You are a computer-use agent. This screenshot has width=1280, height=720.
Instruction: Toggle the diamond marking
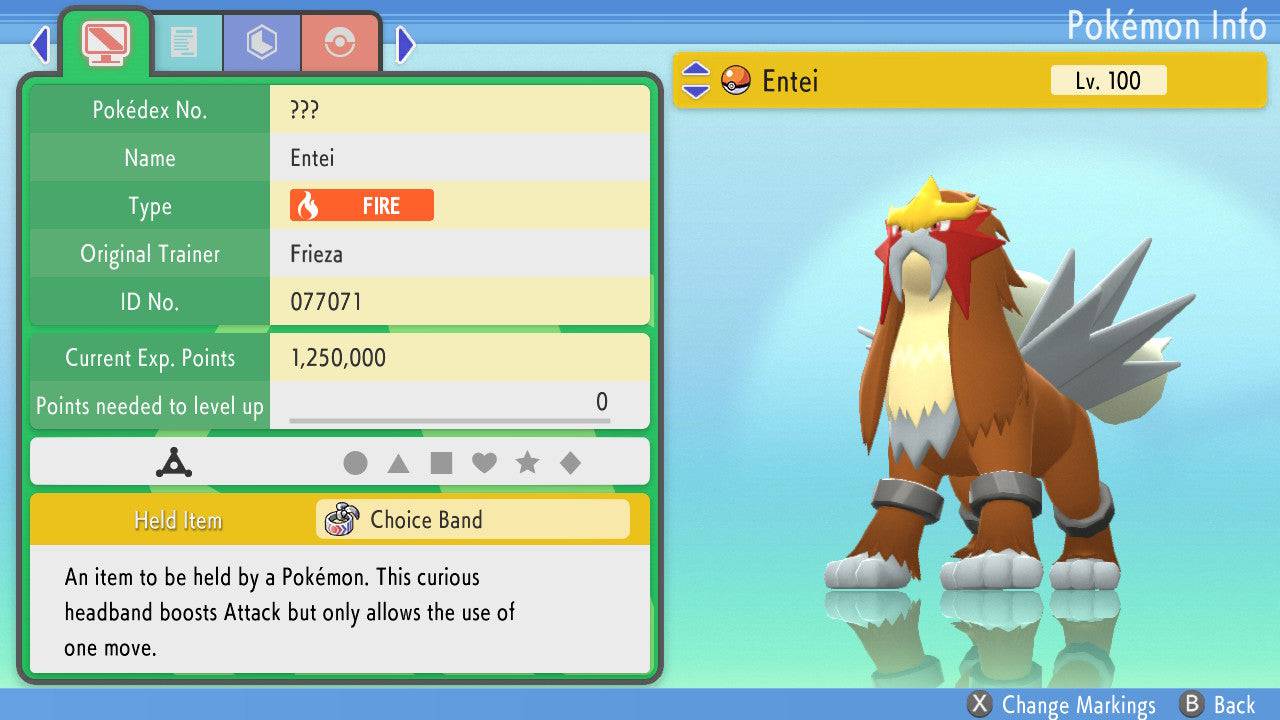(570, 463)
